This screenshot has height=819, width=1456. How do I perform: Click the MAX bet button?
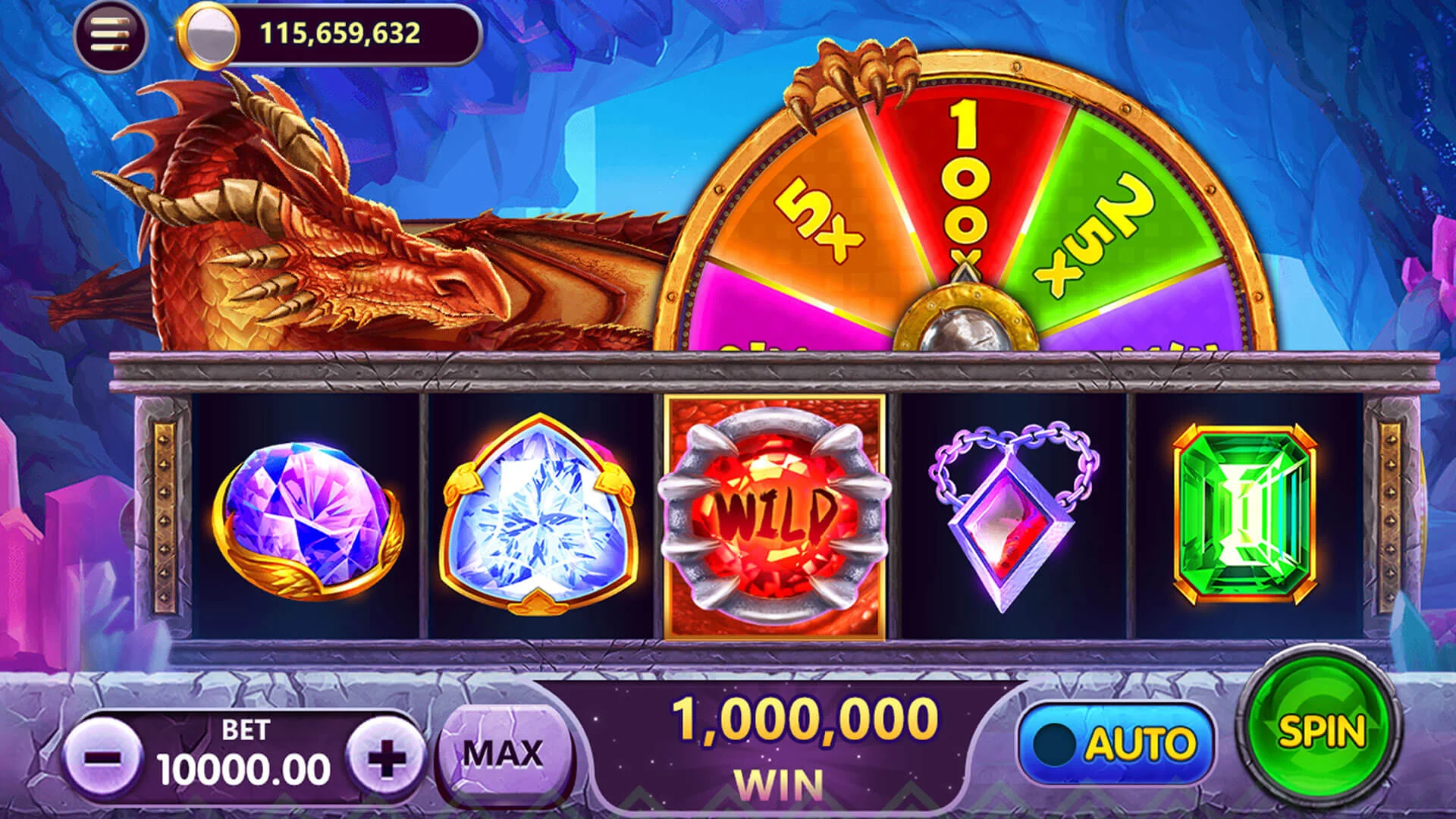pyautogui.click(x=504, y=755)
